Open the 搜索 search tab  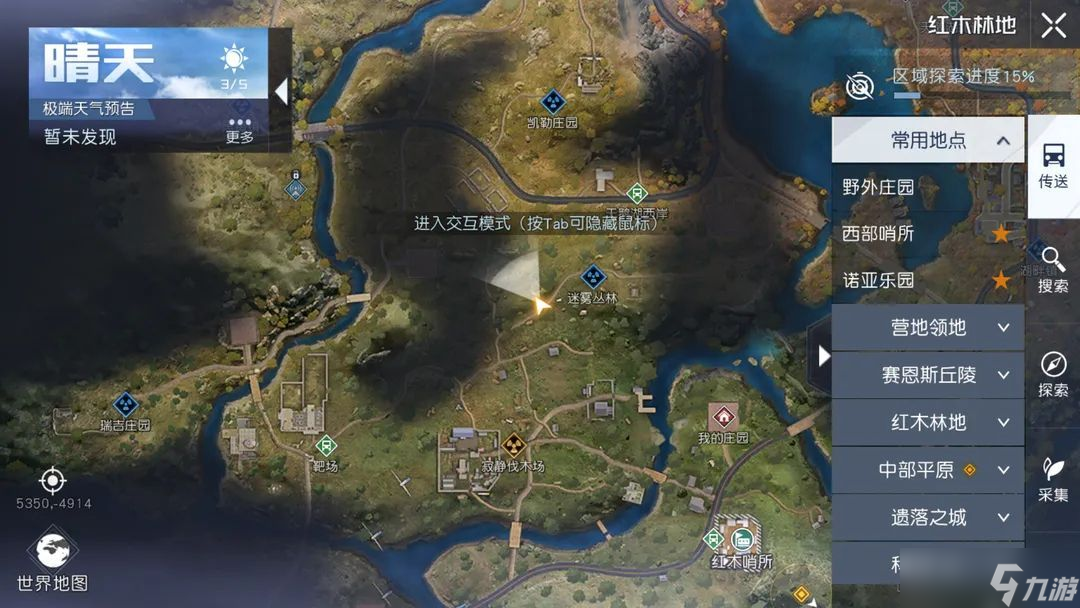[x=1053, y=270]
